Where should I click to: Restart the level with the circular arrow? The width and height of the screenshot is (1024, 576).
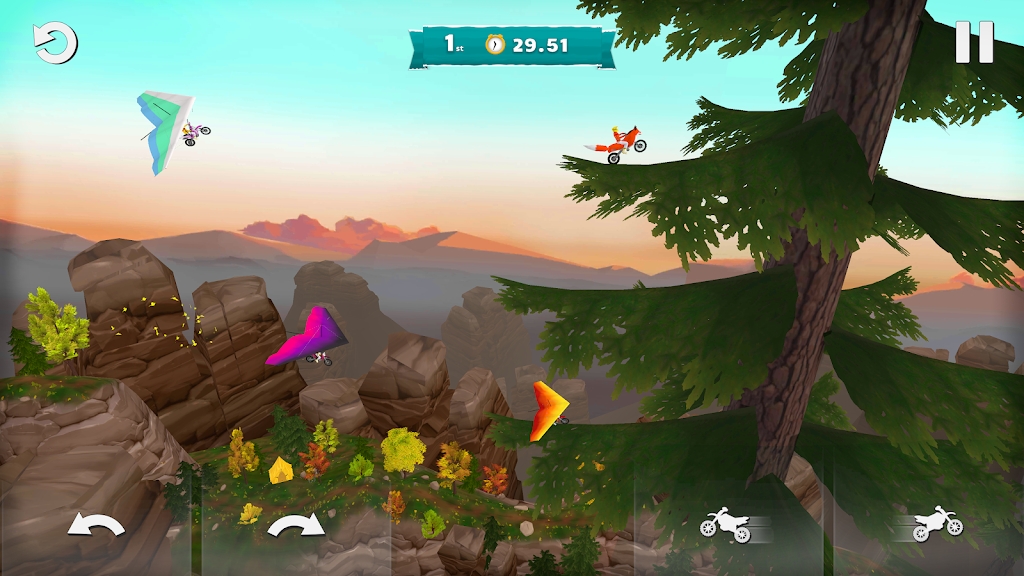tap(55, 43)
